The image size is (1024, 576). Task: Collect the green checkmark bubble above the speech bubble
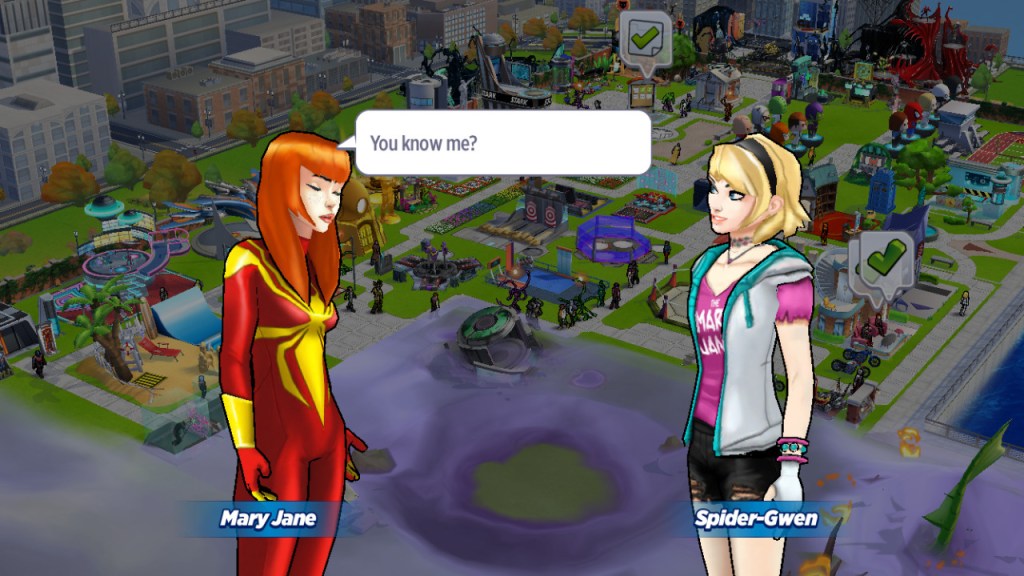pos(644,41)
